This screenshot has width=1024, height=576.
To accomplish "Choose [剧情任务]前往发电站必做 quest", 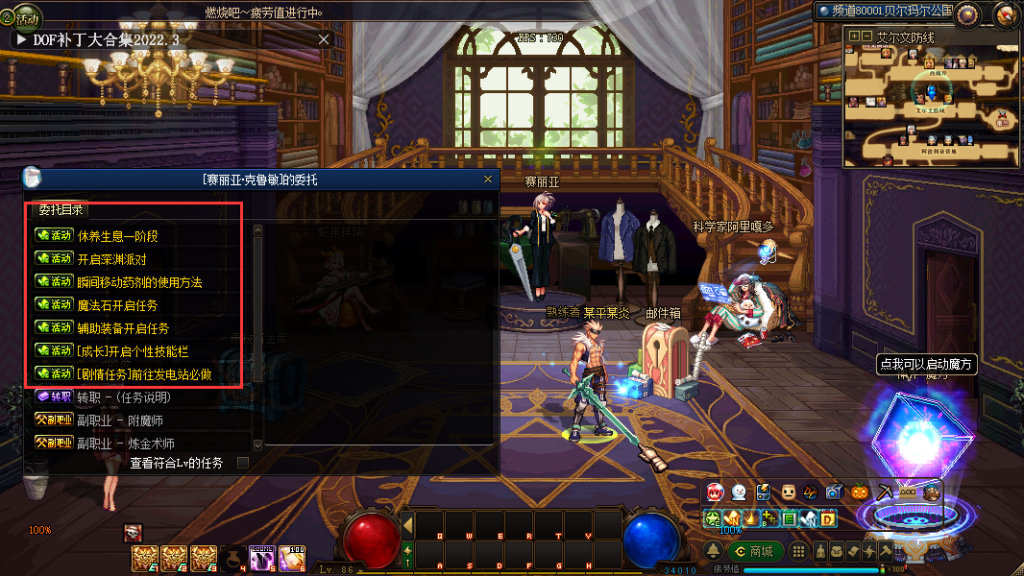I will pos(144,374).
